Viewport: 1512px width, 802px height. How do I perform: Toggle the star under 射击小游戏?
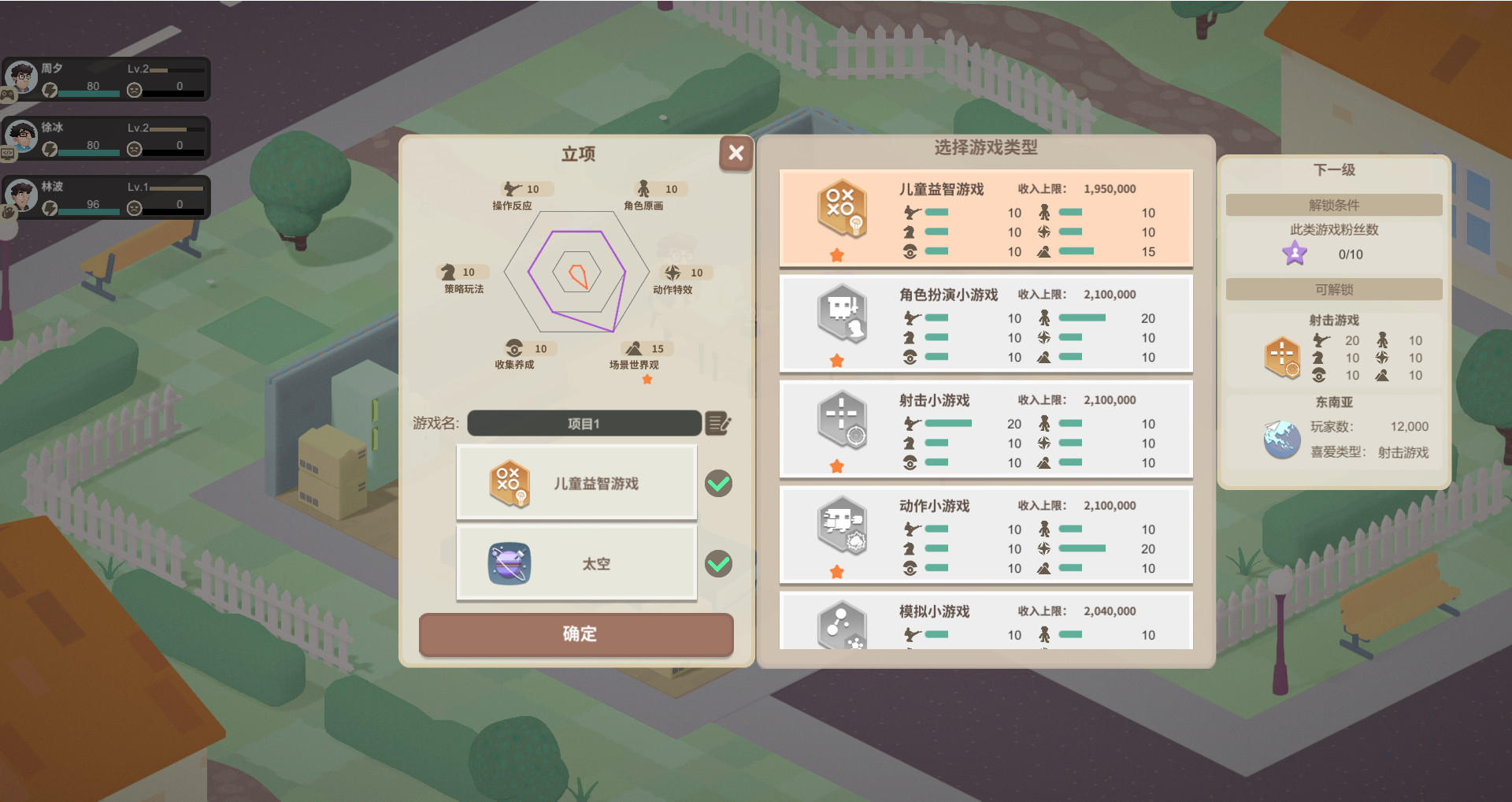click(x=837, y=465)
